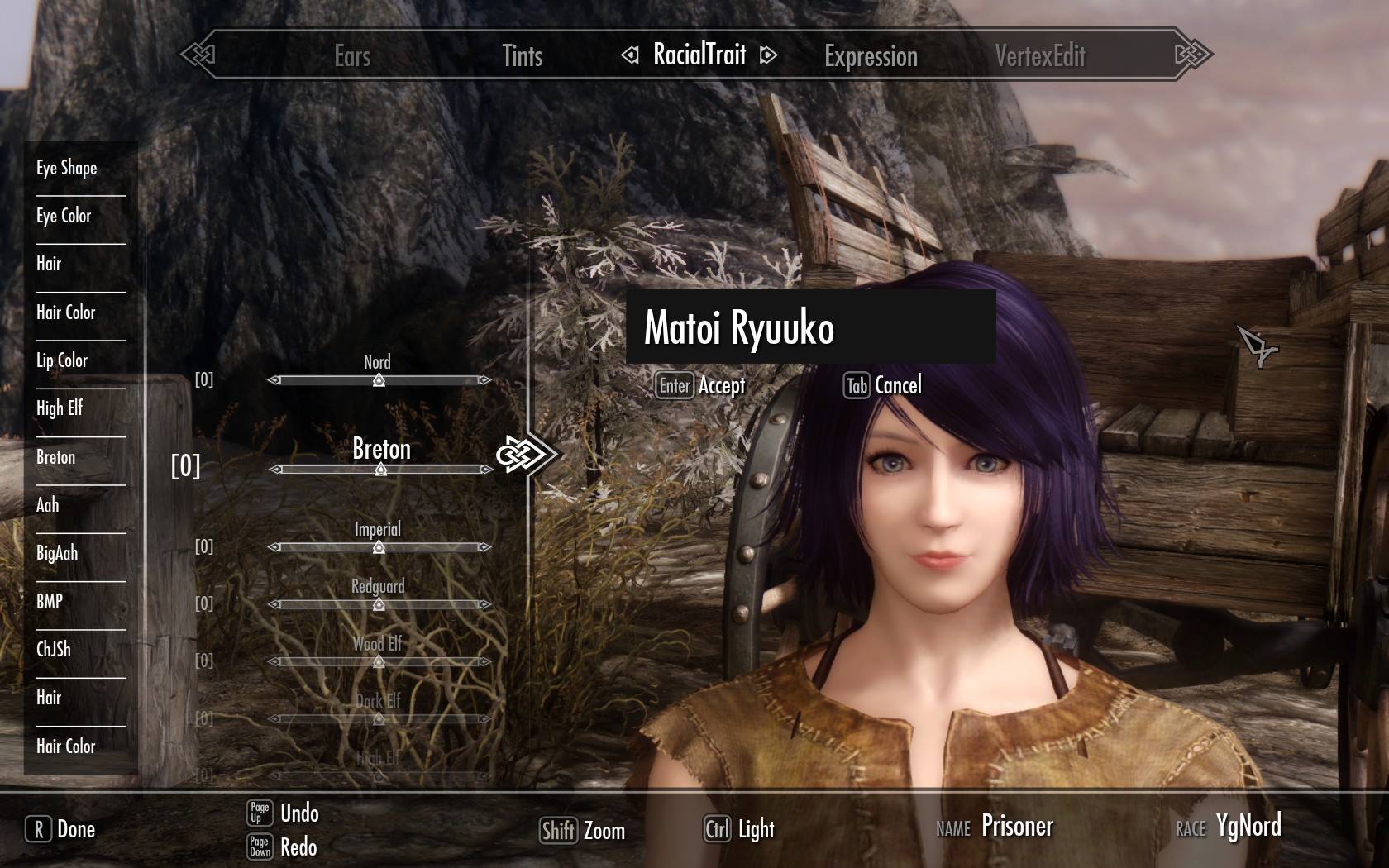The width and height of the screenshot is (1389, 868).
Task: Change the Redguard racial trait slider
Action: 379,604
